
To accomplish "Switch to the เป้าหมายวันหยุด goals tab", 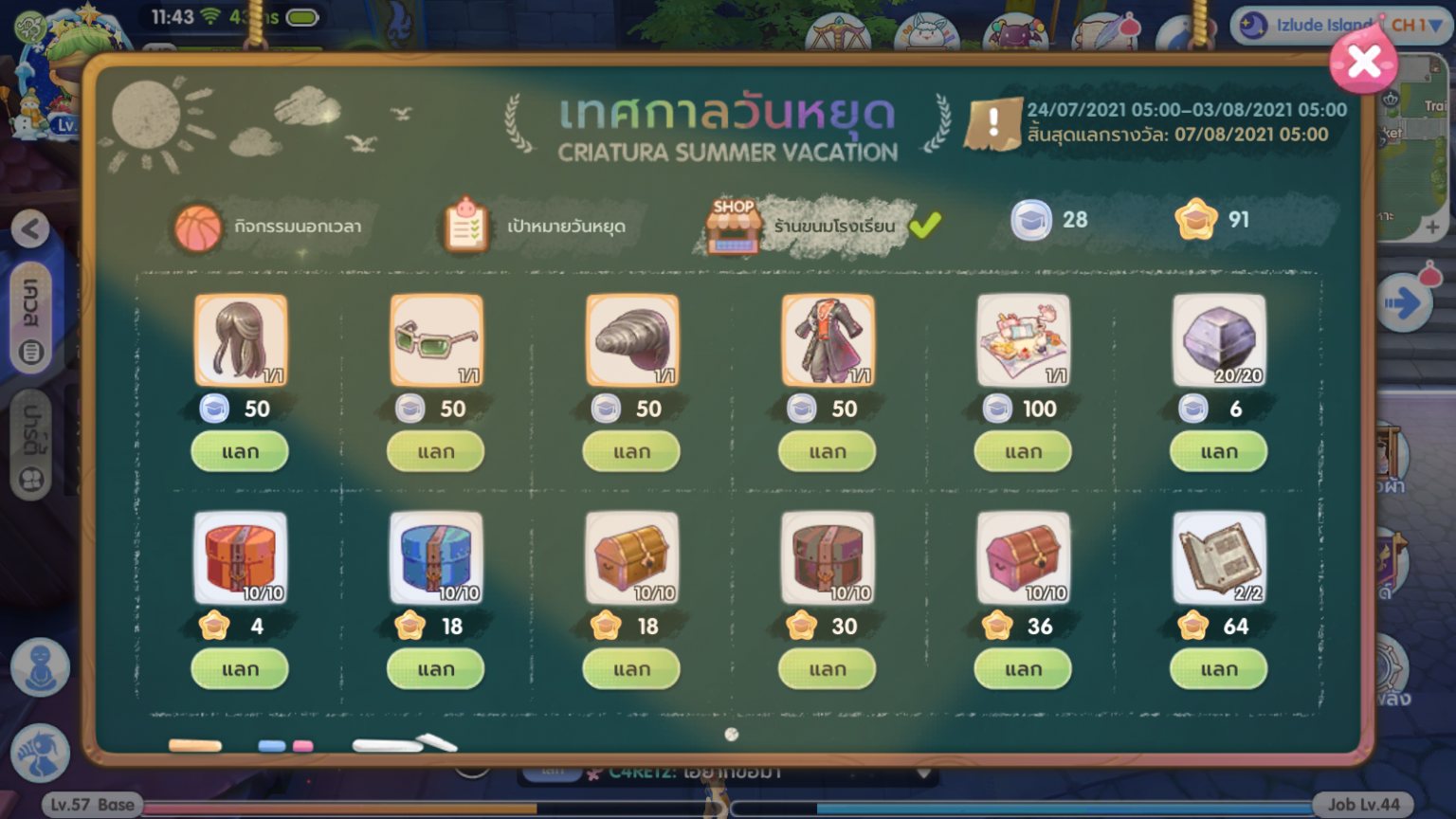I will point(464,227).
